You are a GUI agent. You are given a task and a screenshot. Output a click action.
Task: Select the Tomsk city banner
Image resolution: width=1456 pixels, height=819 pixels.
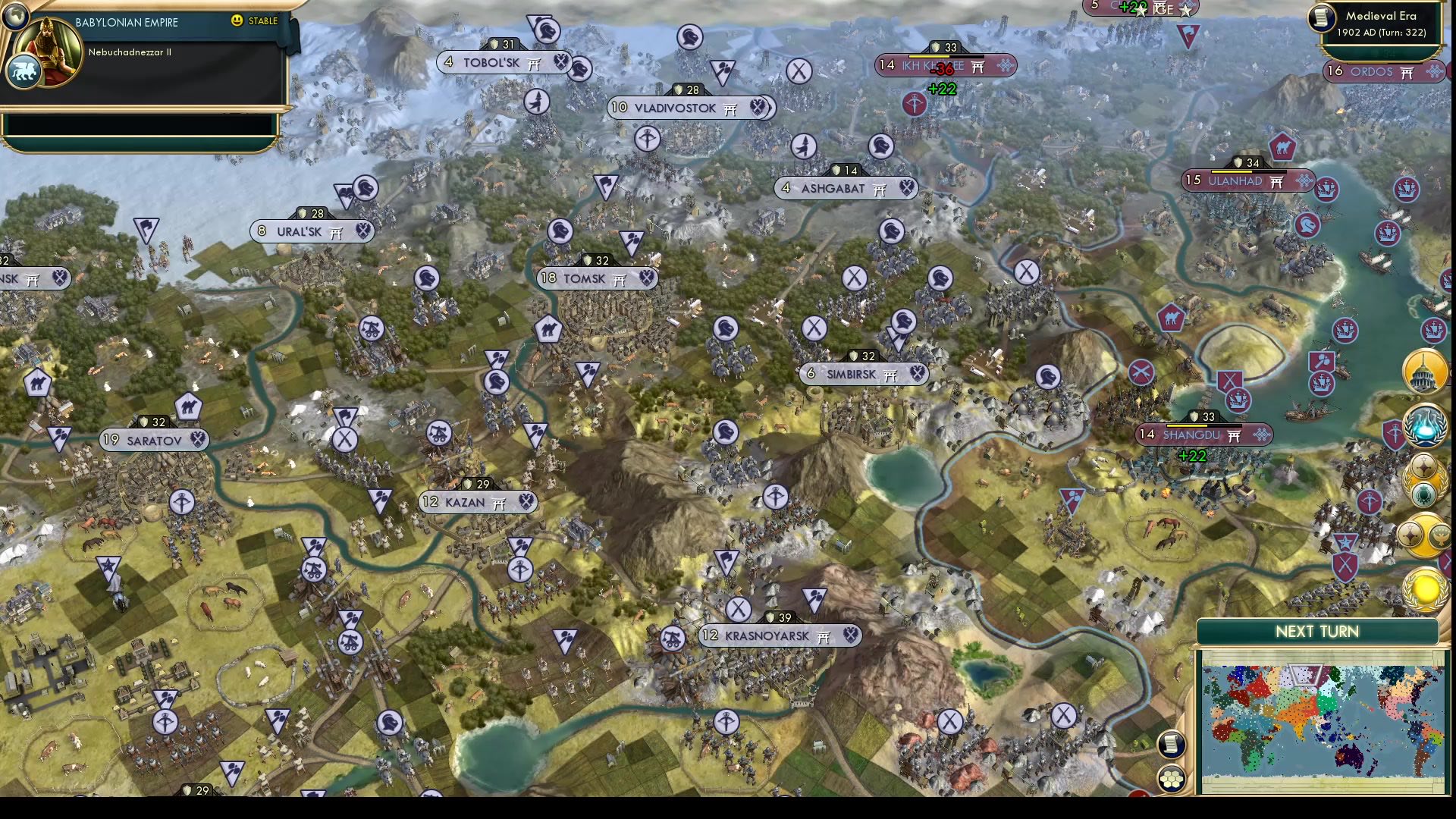click(594, 278)
